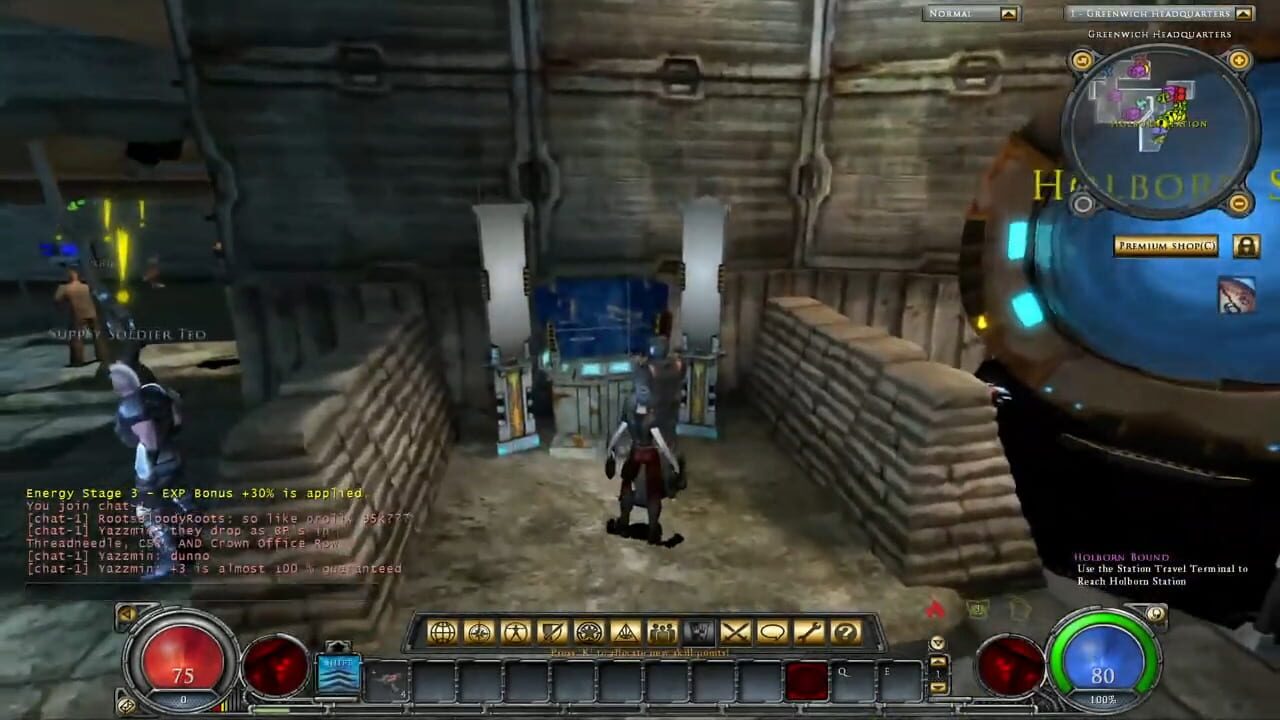Toggle the darkened hand icon on the toolbar
The height and width of the screenshot is (720, 1280).
700,631
